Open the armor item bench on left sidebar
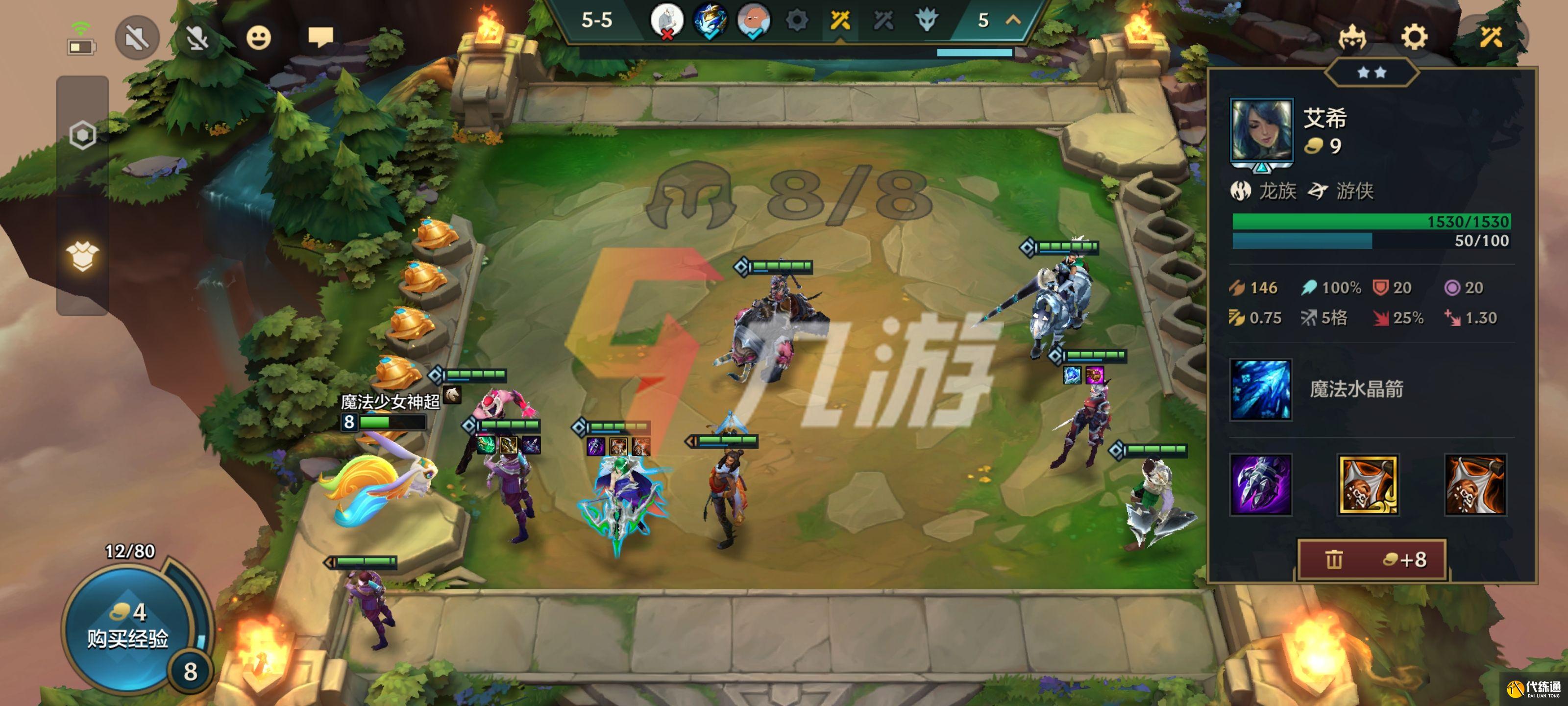 point(83,256)
